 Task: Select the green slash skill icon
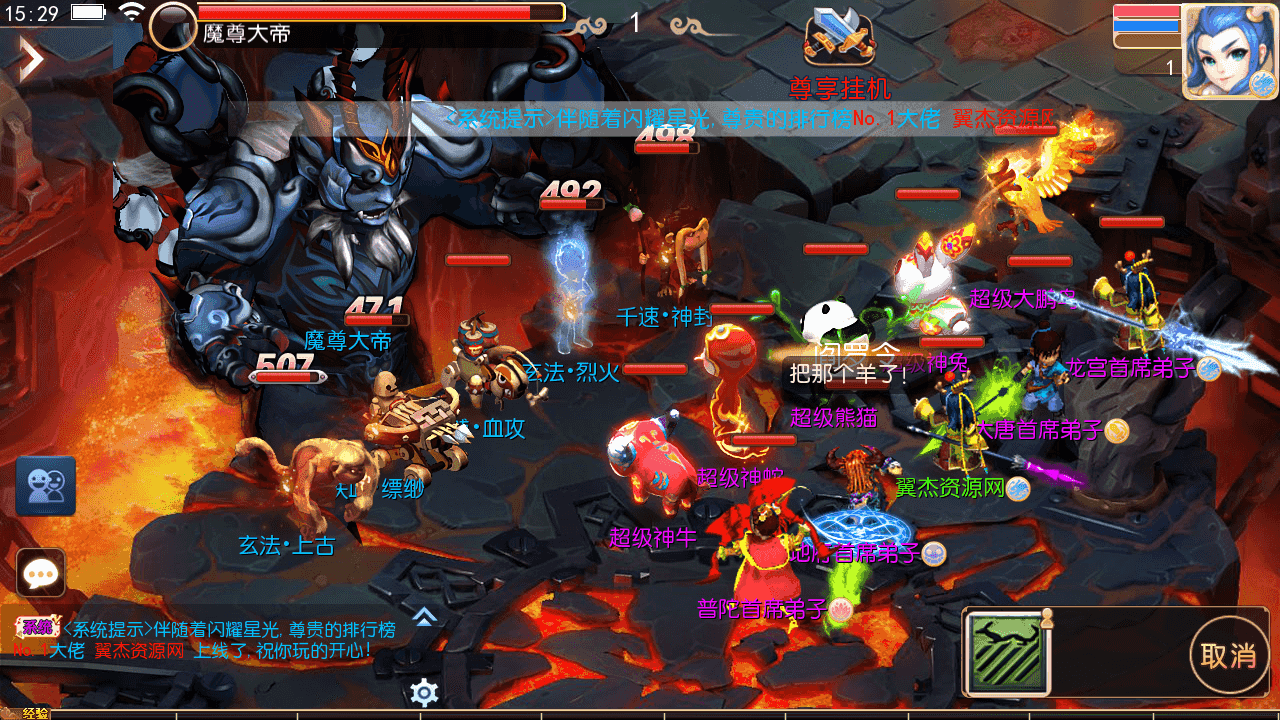(x=1007, y=654)
